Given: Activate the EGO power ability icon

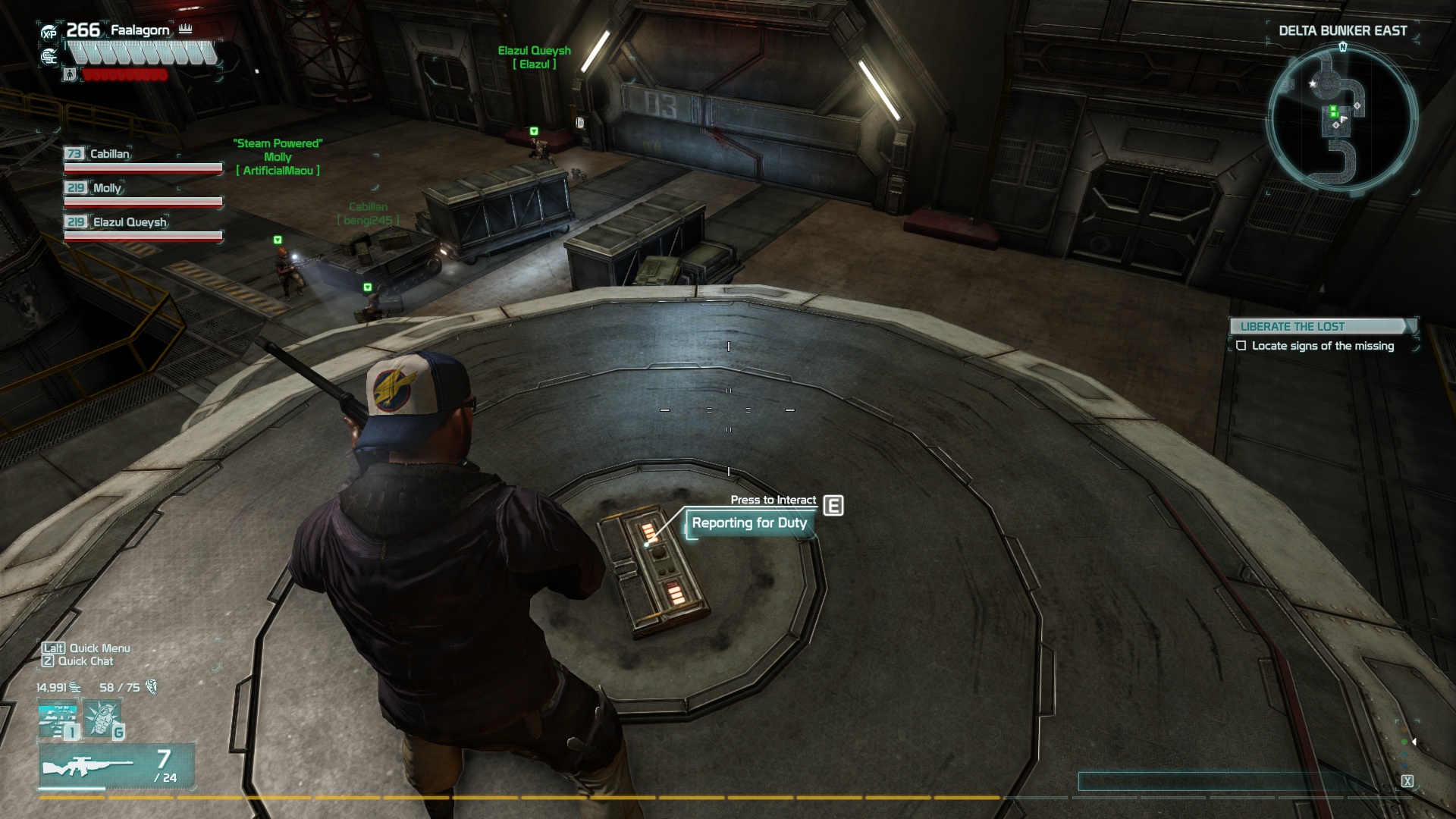Looking at the screenshot, I should (58, 721).
